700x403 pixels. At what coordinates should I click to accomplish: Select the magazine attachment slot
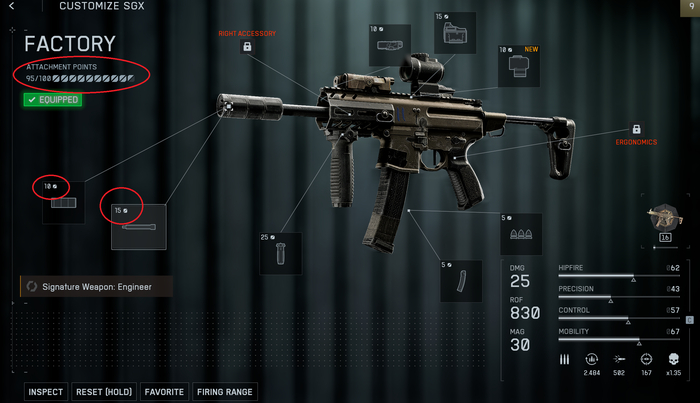460,280
